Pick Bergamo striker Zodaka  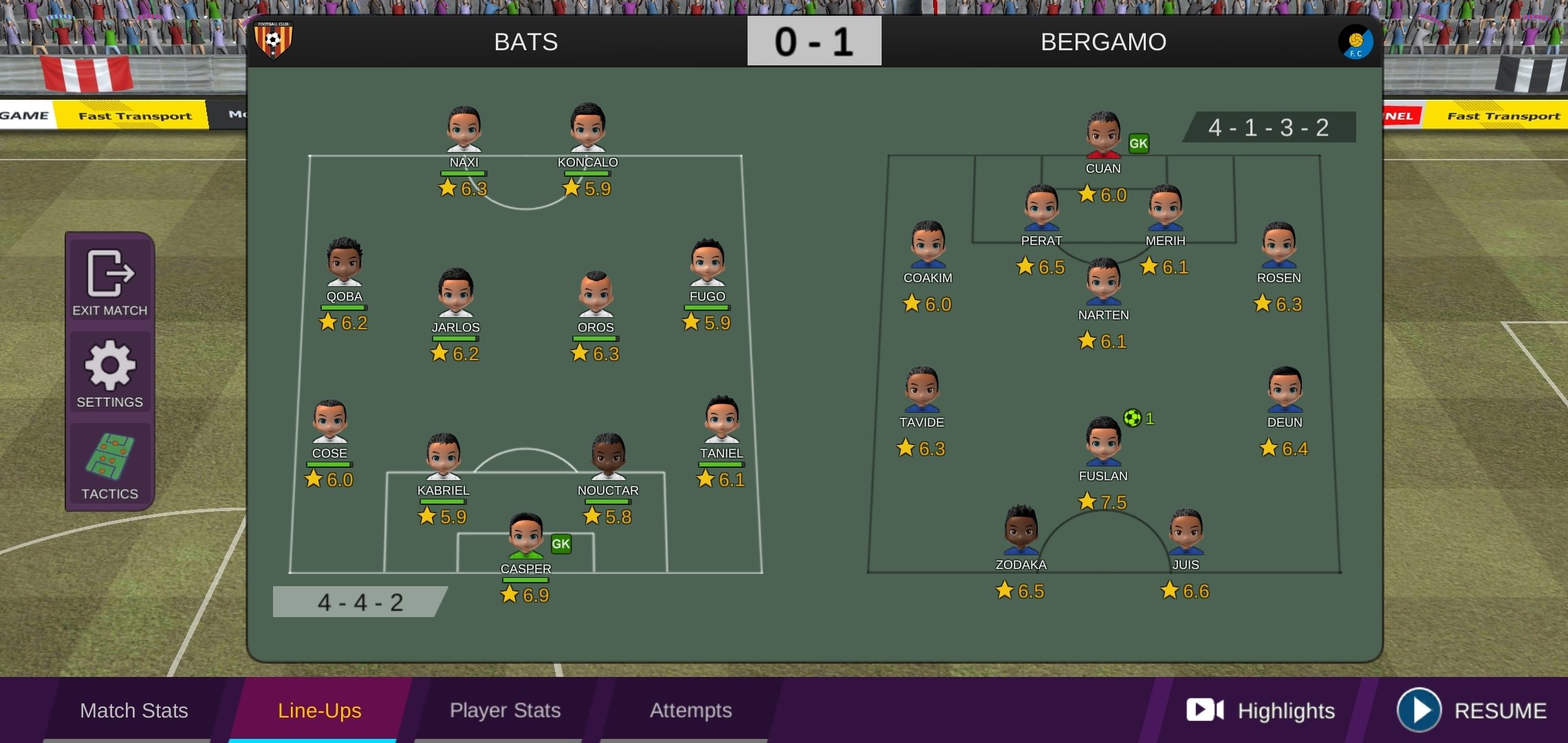coord(1021,530)
